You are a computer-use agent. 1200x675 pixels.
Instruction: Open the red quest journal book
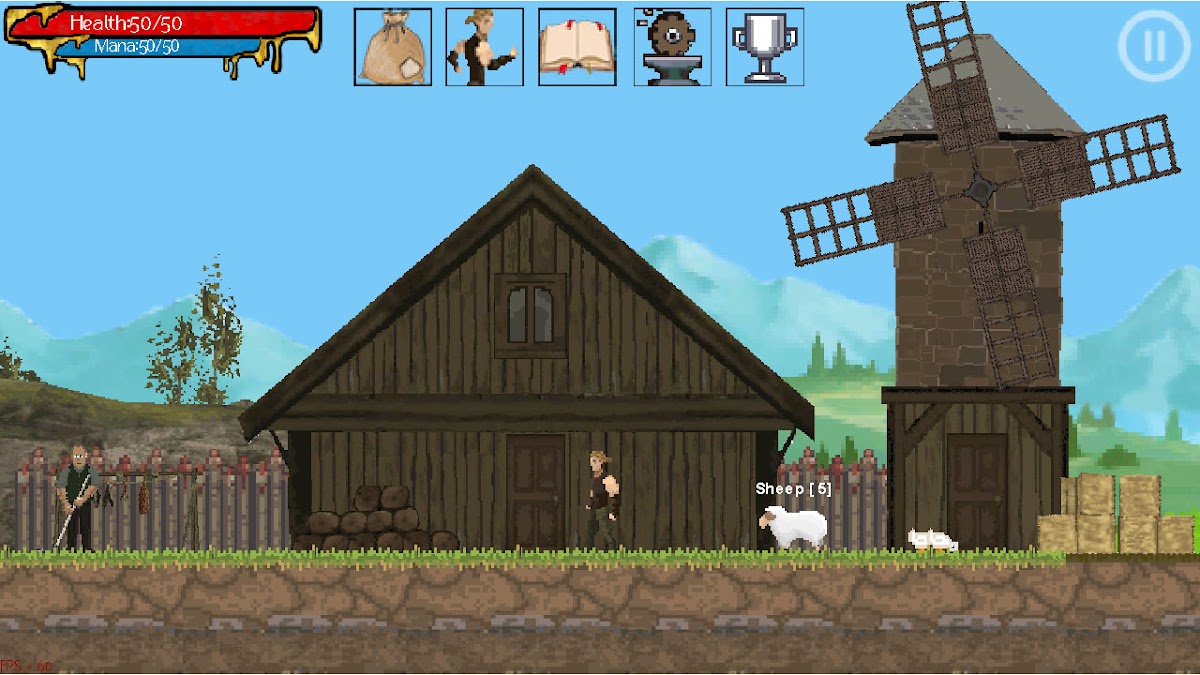pos(577,47)
